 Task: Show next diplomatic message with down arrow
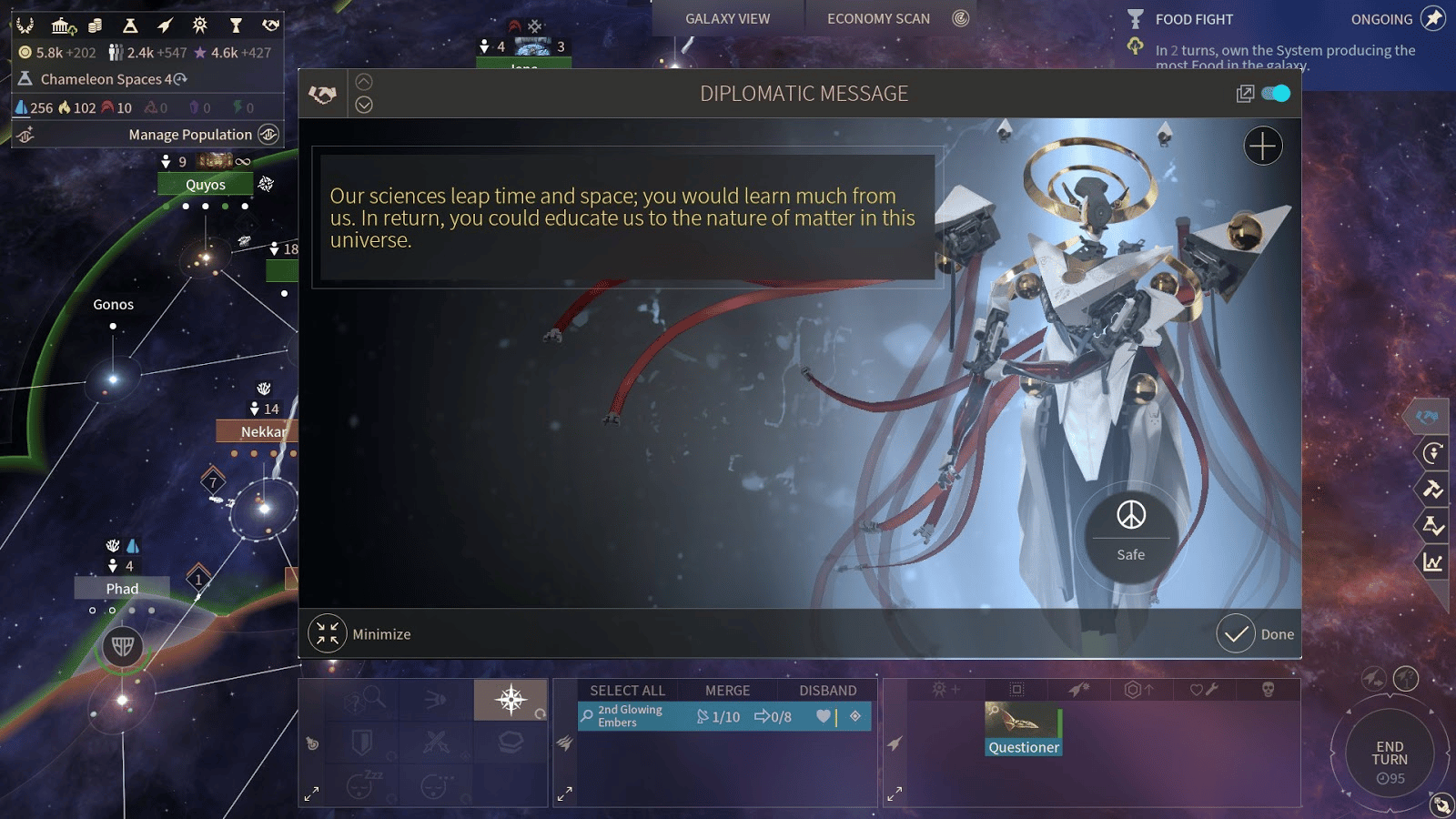tap(364, 105)
